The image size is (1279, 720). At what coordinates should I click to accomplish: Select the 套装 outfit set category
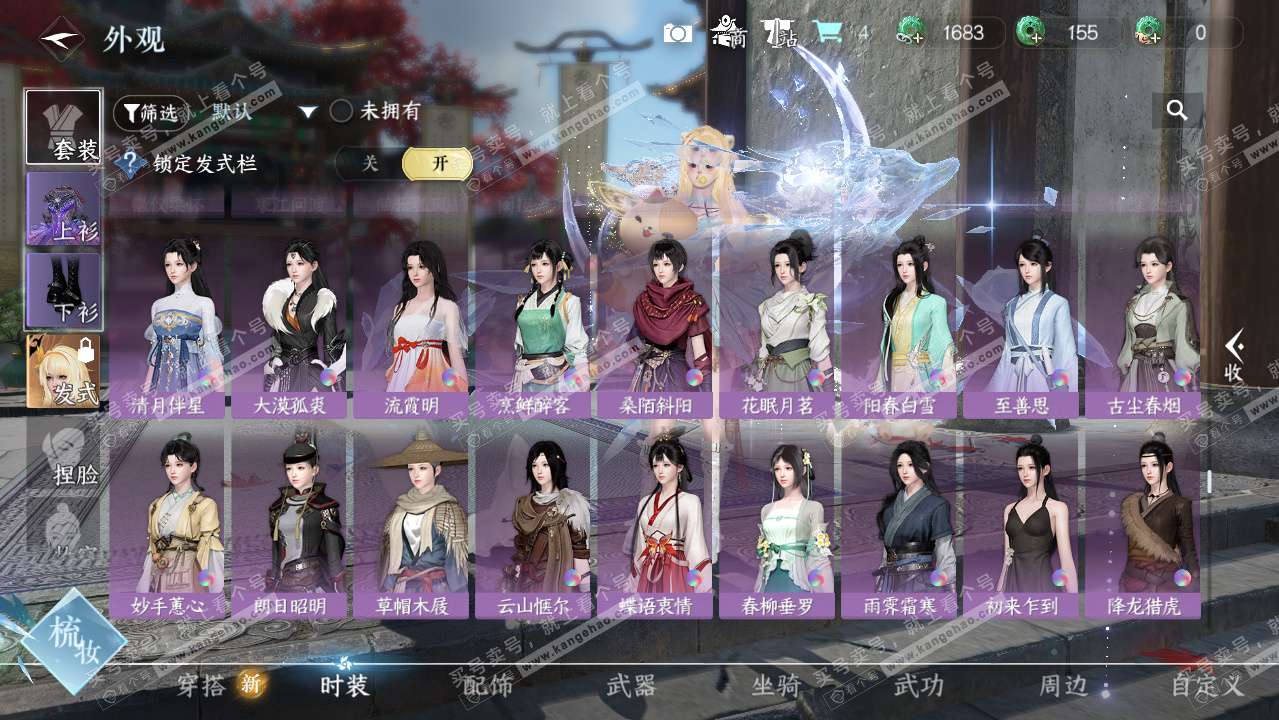pyautogui.click(x=64, y=127)
